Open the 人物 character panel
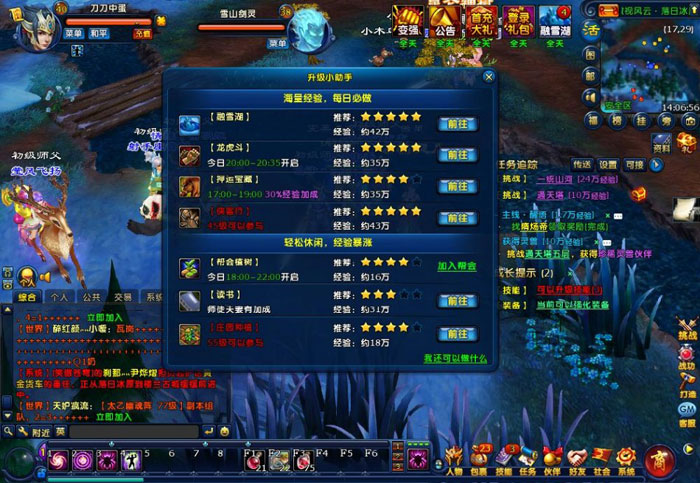The image size is (700, 483). (x=455, y=461)
